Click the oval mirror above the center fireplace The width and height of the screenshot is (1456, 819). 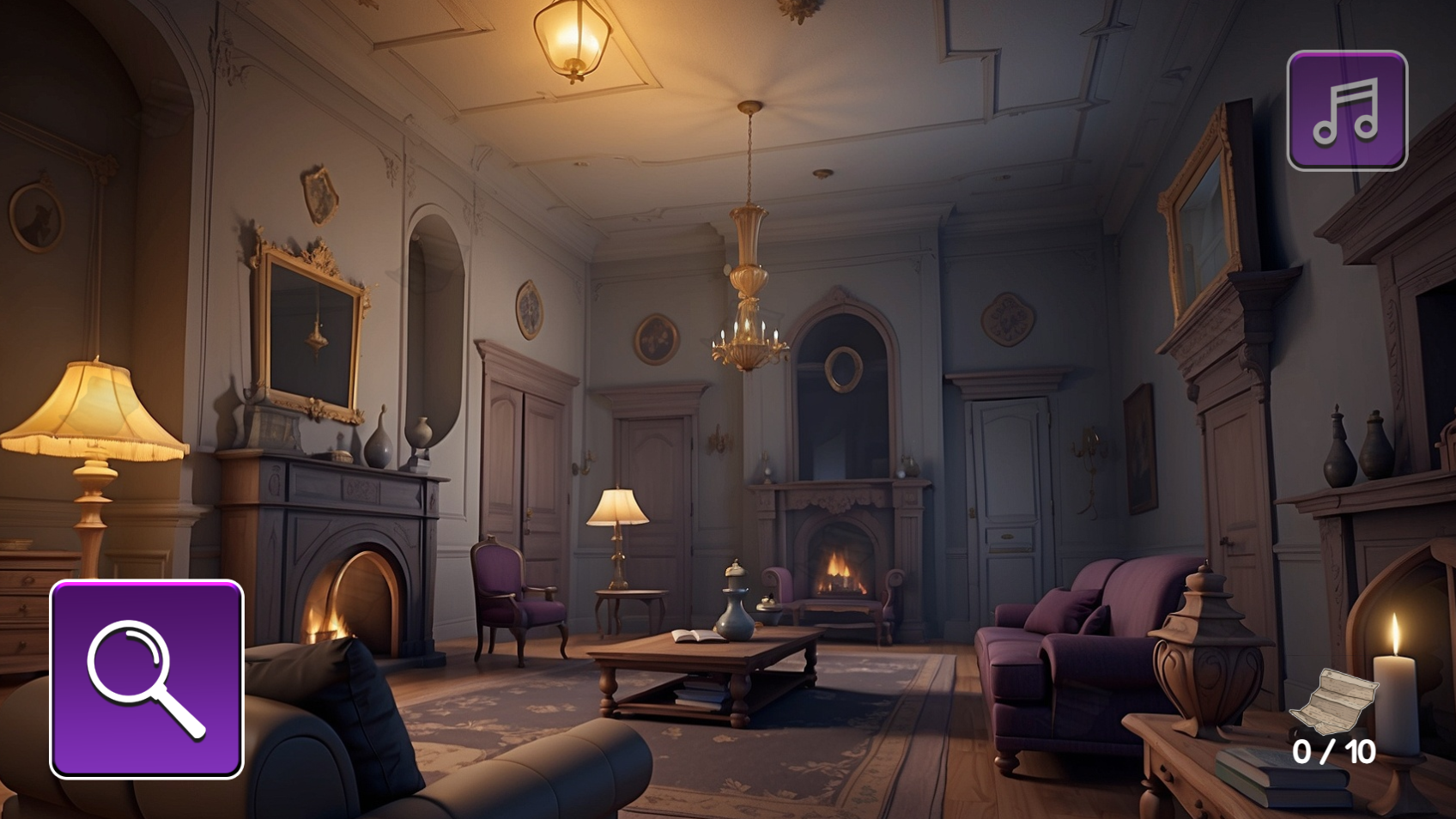pyautogui.click(x=846, y=371)
